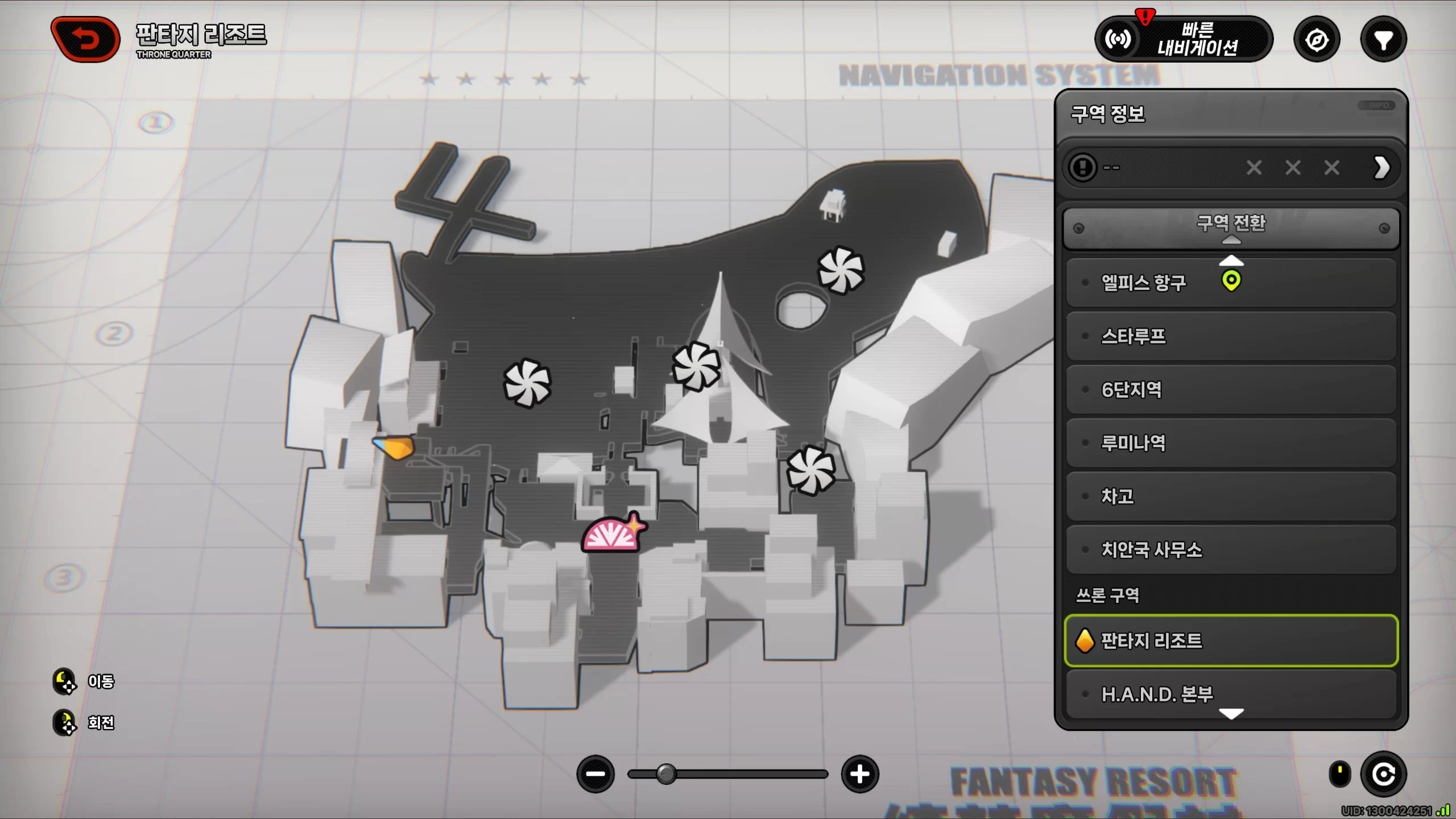Zoom in the map with plus button
Screen dimensions: 1456x819
pyautogui.click(x=860, y=774)
